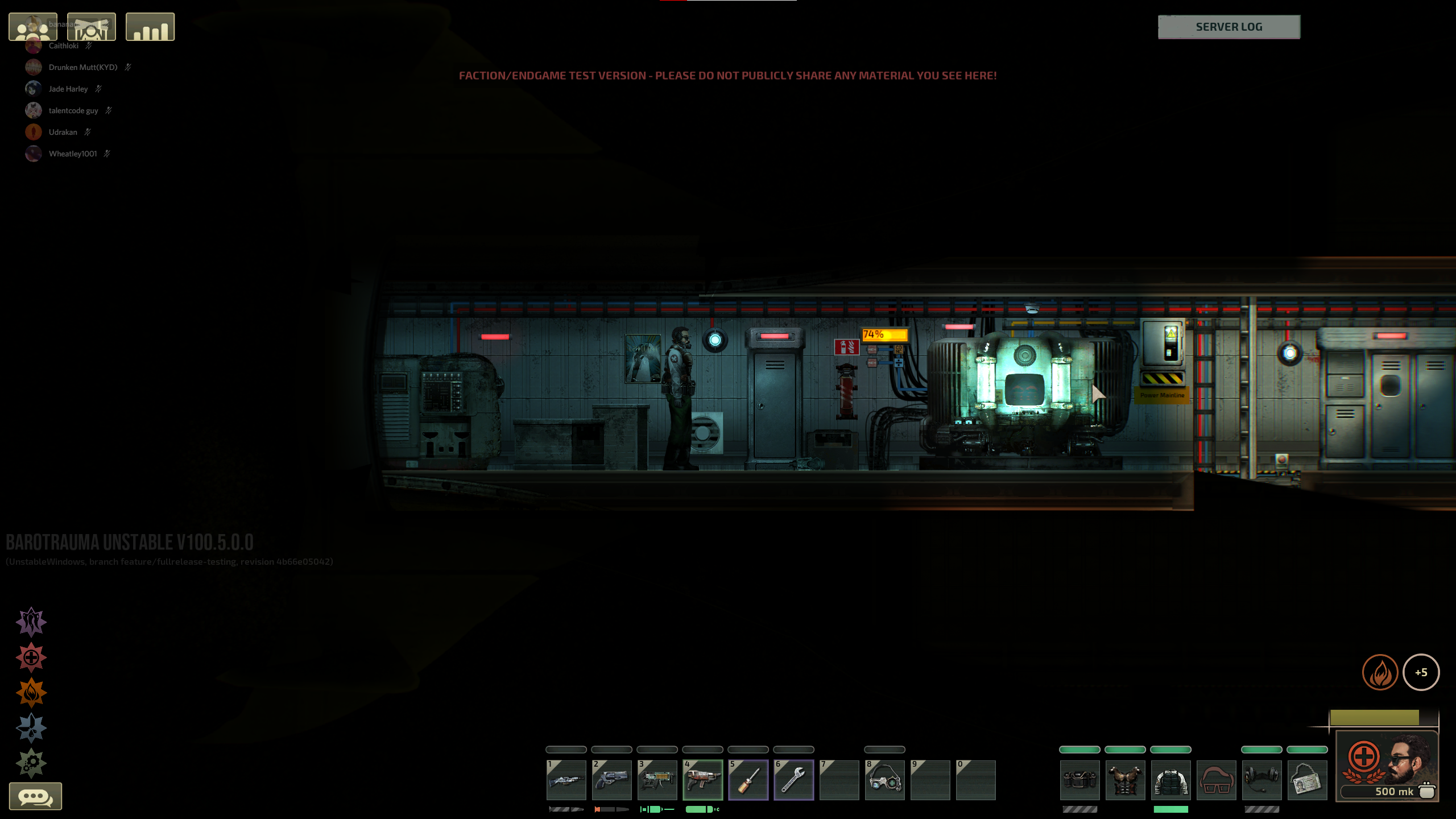The height and width of the screenshot is (819, 1456).
Task: Select the headset equipment slot
Action: coord(1261,780)
